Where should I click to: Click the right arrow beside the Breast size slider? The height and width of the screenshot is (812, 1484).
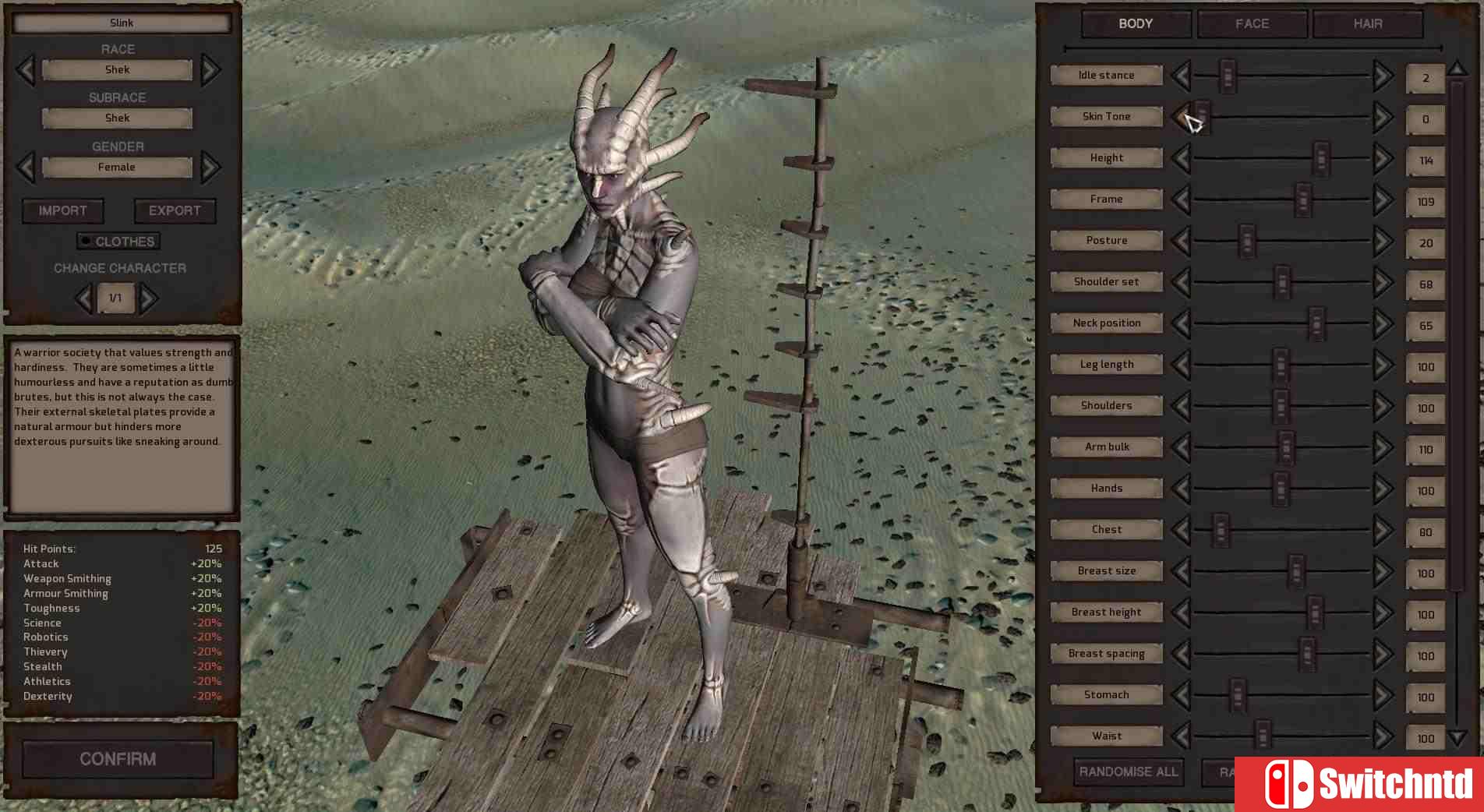[1382, 571]
